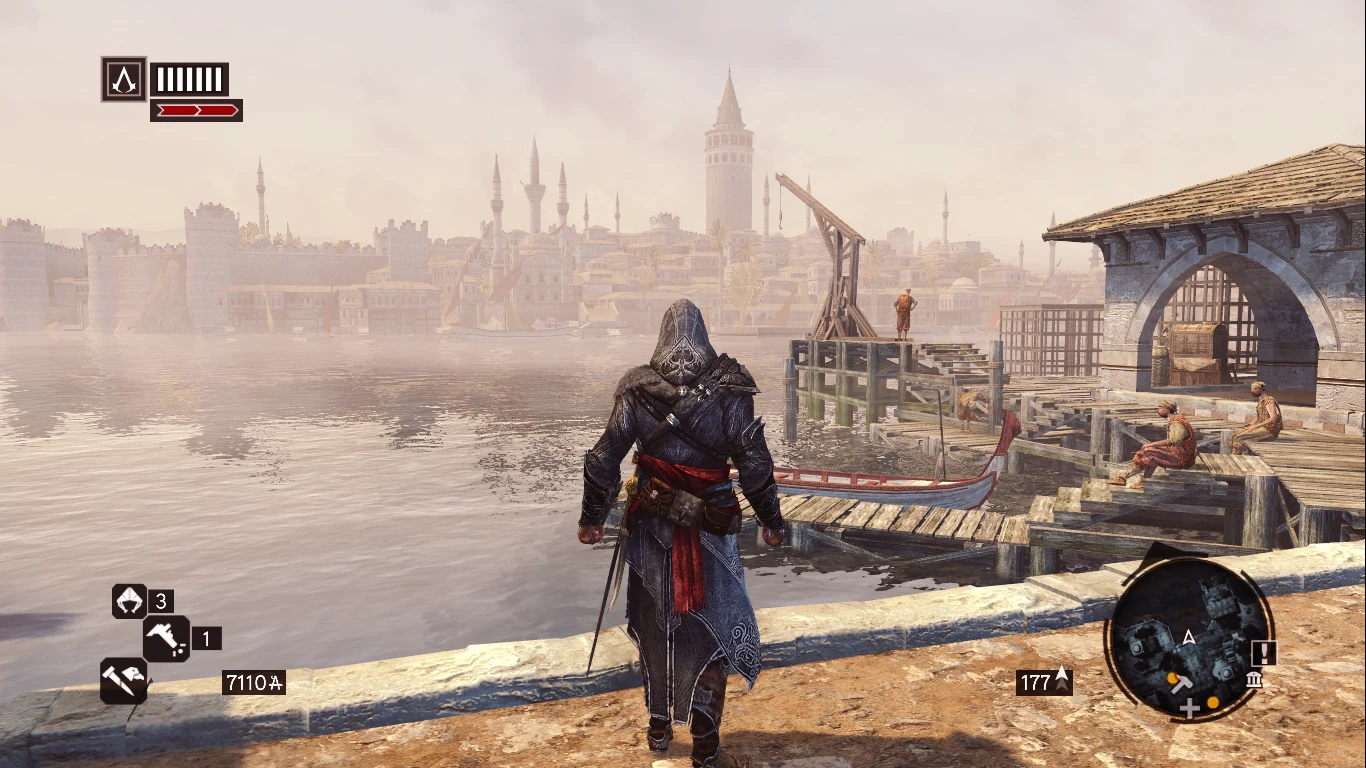Select the bank building icon near the minimap
Screen dimensions: 1366x768
(x=1254, y=681)
